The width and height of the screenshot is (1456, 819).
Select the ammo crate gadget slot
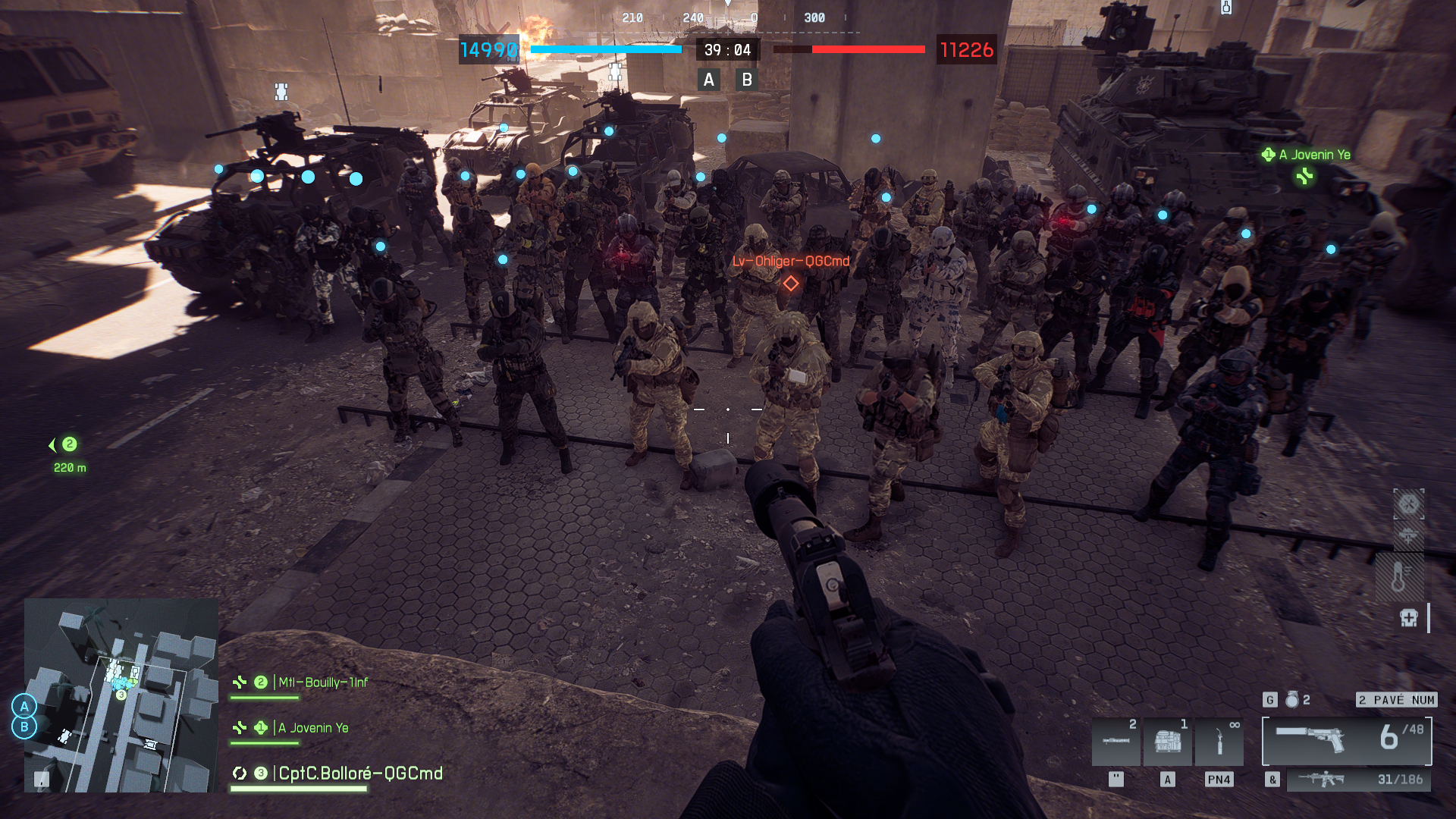click(1167, 742)
